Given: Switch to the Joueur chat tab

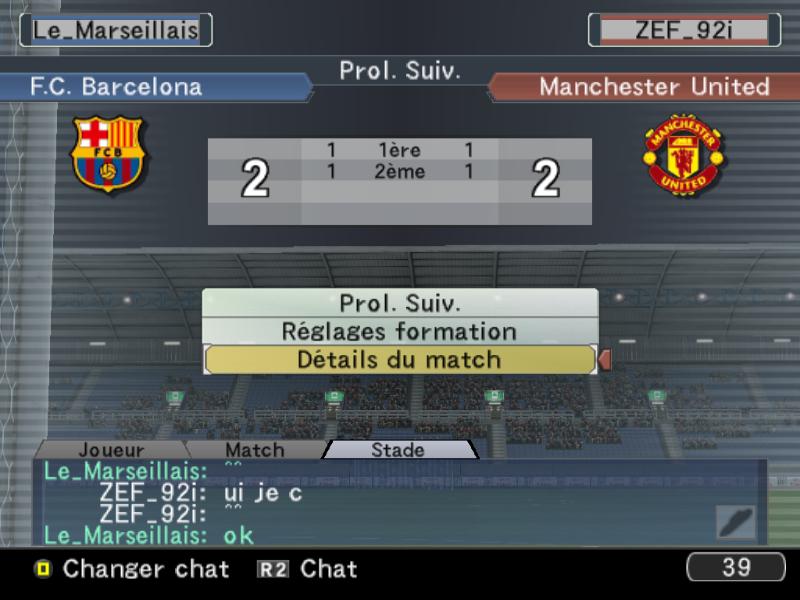Looking at the screenshot, I should click(111, 450).
